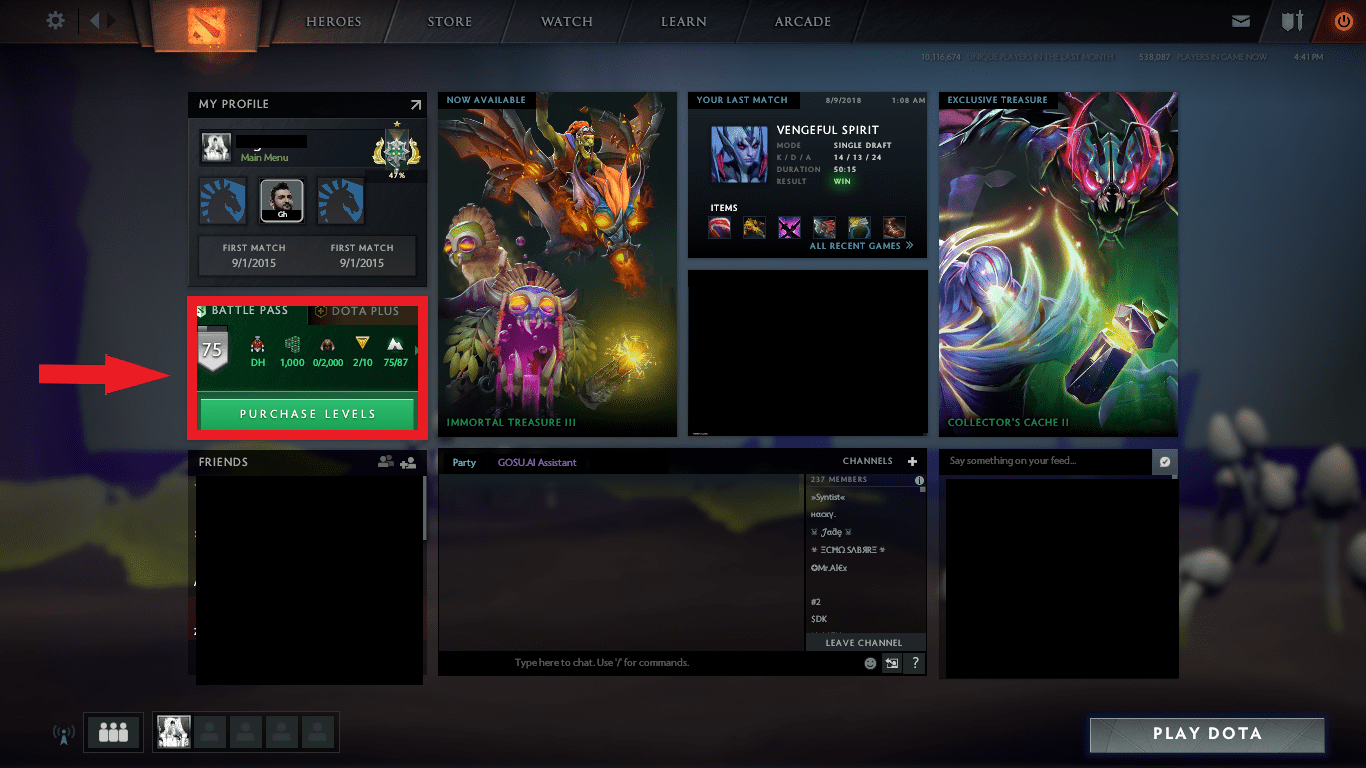Open the mail envelope inbox
Screen dimensions: 1366x768
(x=1241, y=21)
